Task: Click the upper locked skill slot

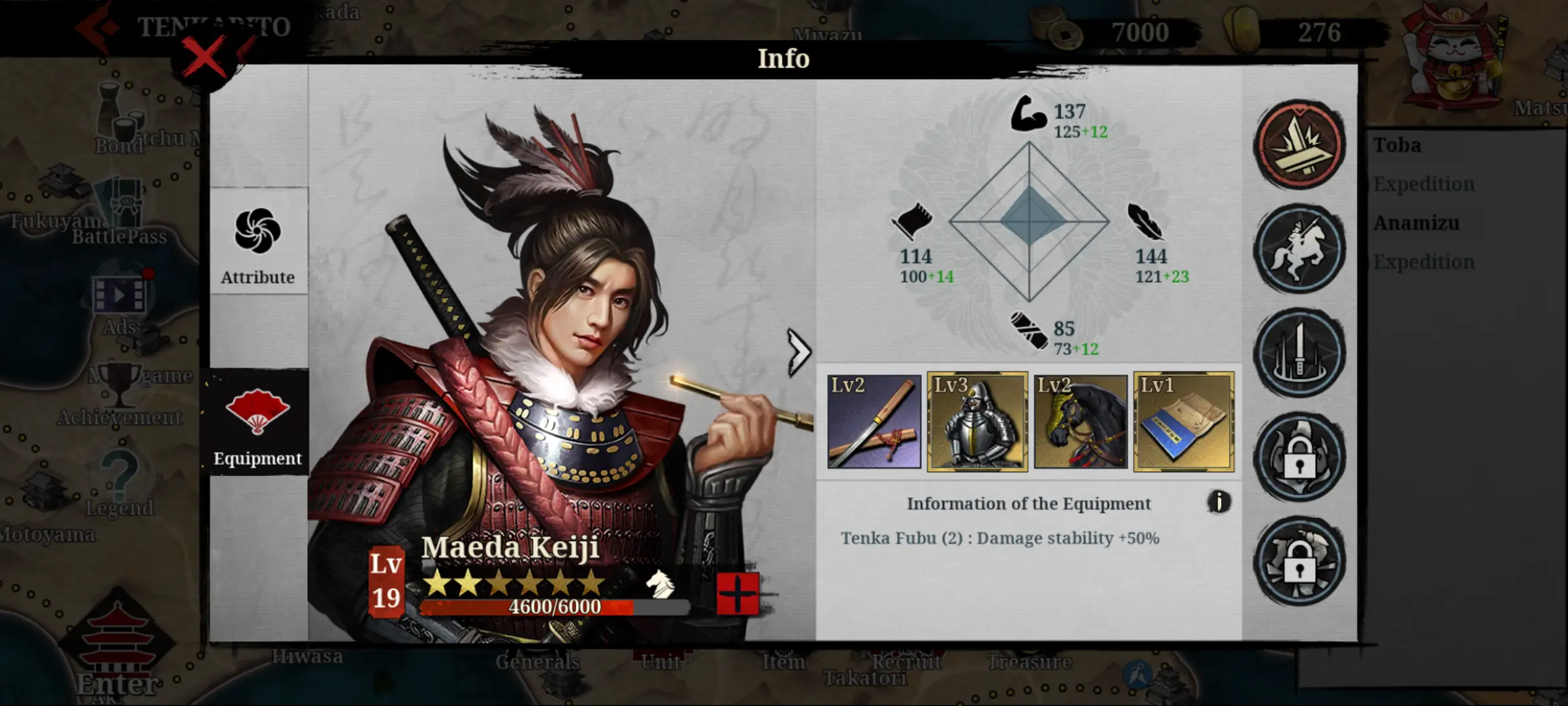Action: [1299, 457]
